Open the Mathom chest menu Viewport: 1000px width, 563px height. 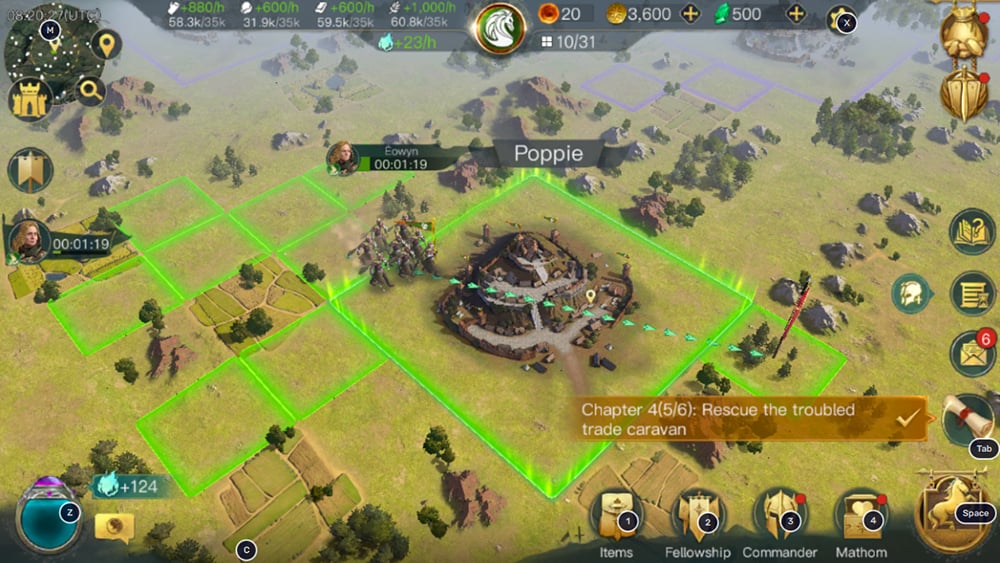pyautogui.click(x=861, y=516)
